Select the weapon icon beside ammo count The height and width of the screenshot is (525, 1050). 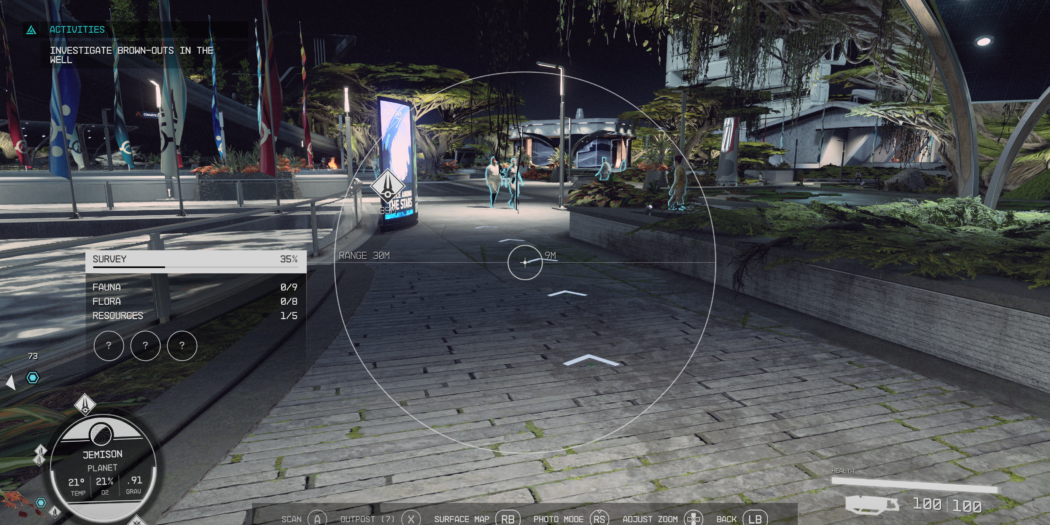tap(870, 505)
